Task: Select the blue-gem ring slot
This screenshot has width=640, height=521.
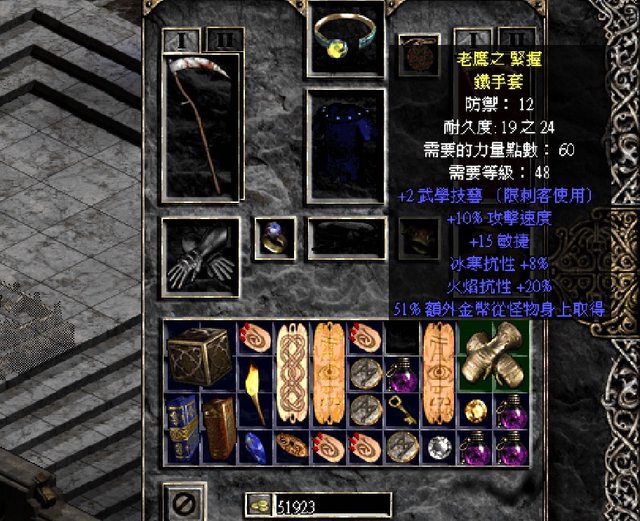Action: click(x=274, y=236)
